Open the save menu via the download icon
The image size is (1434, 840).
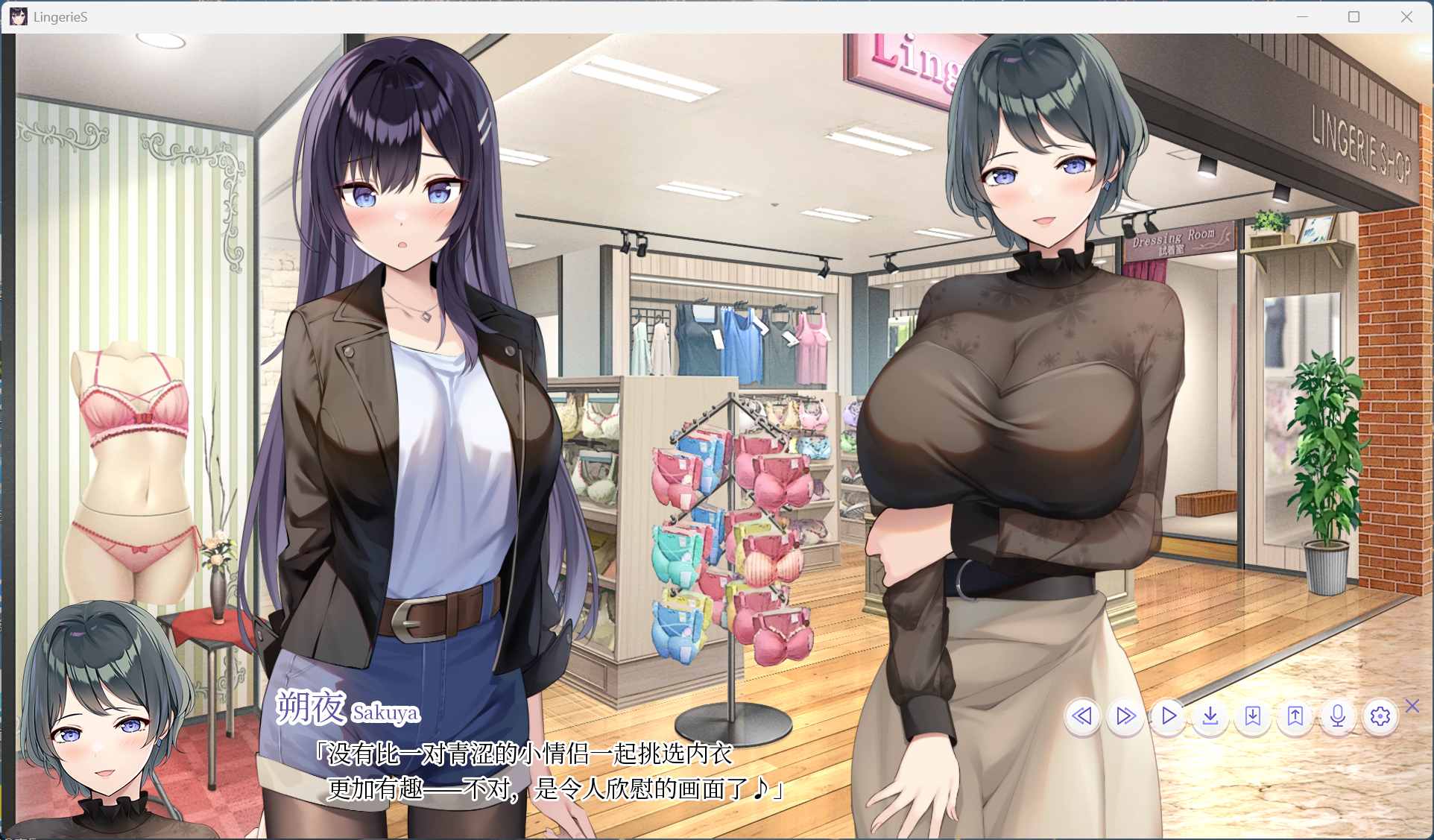[1210, 717]
